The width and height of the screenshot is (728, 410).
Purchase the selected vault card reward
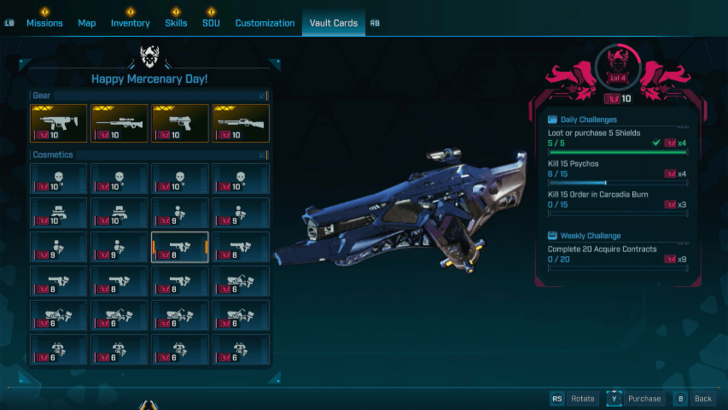click(x=636, y=398)
